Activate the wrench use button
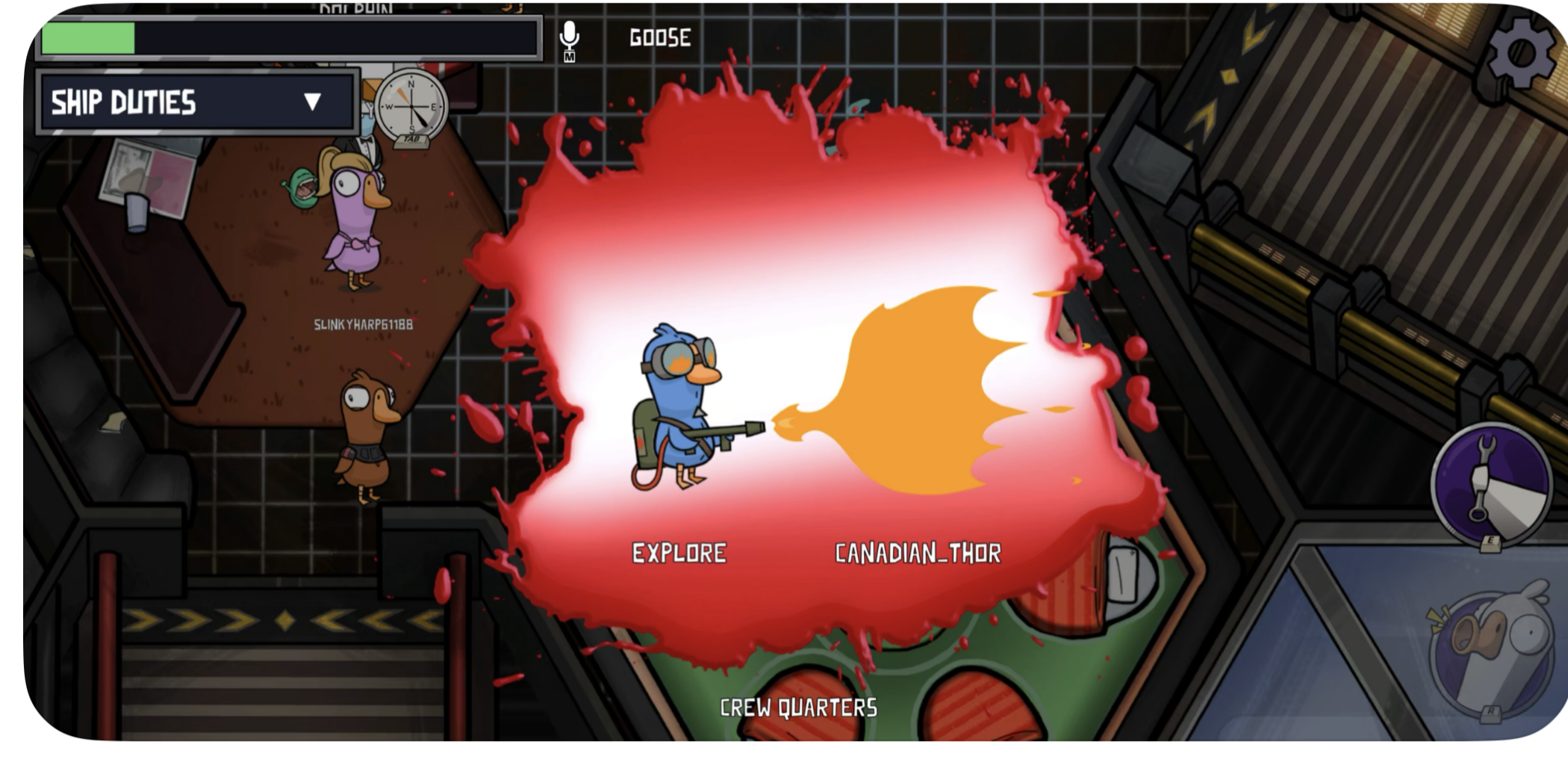1568x762 pixels. [x=1490, y=483]
